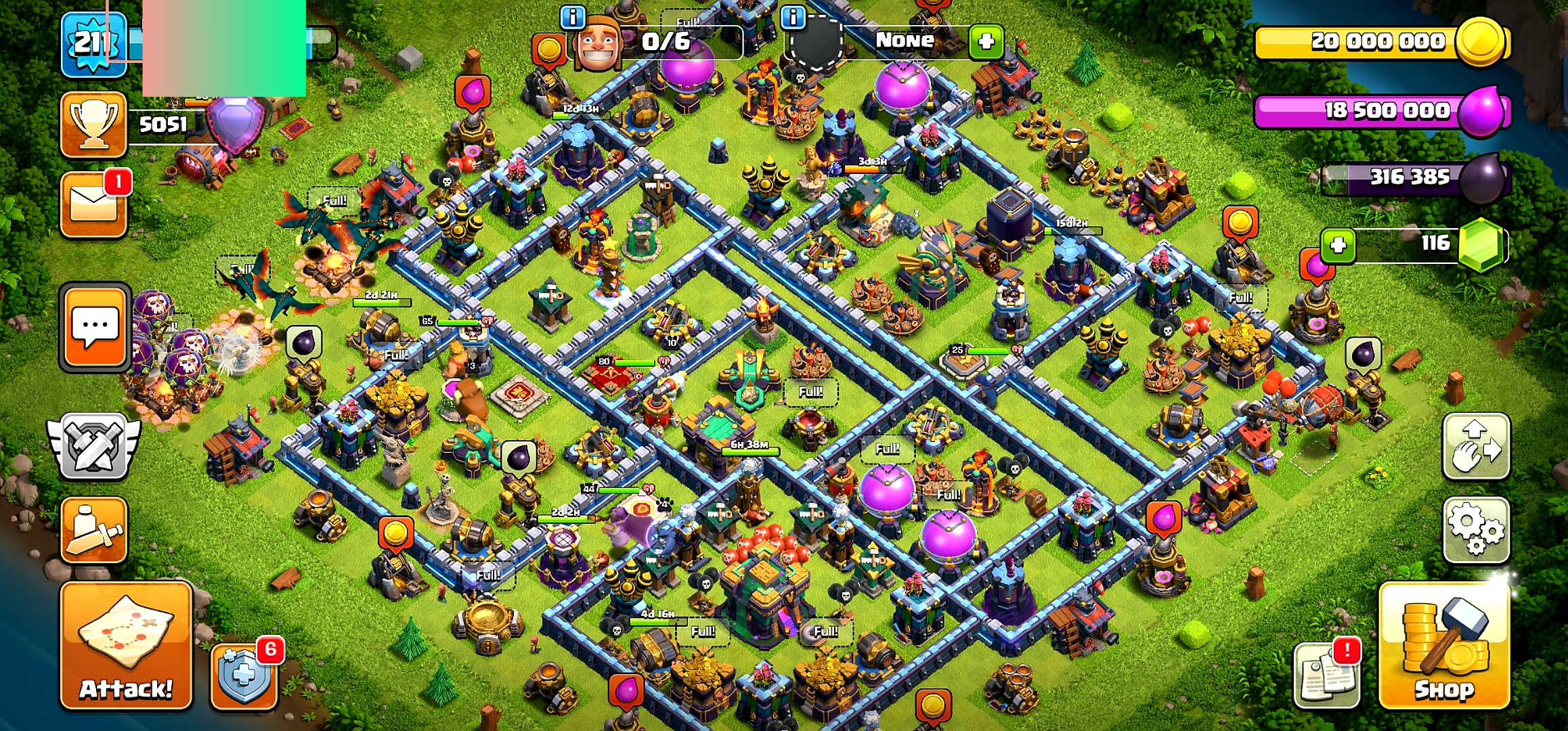View the trophy league rankings
The height and width of the screenshot is (731, 1568).
coord(93,125)
